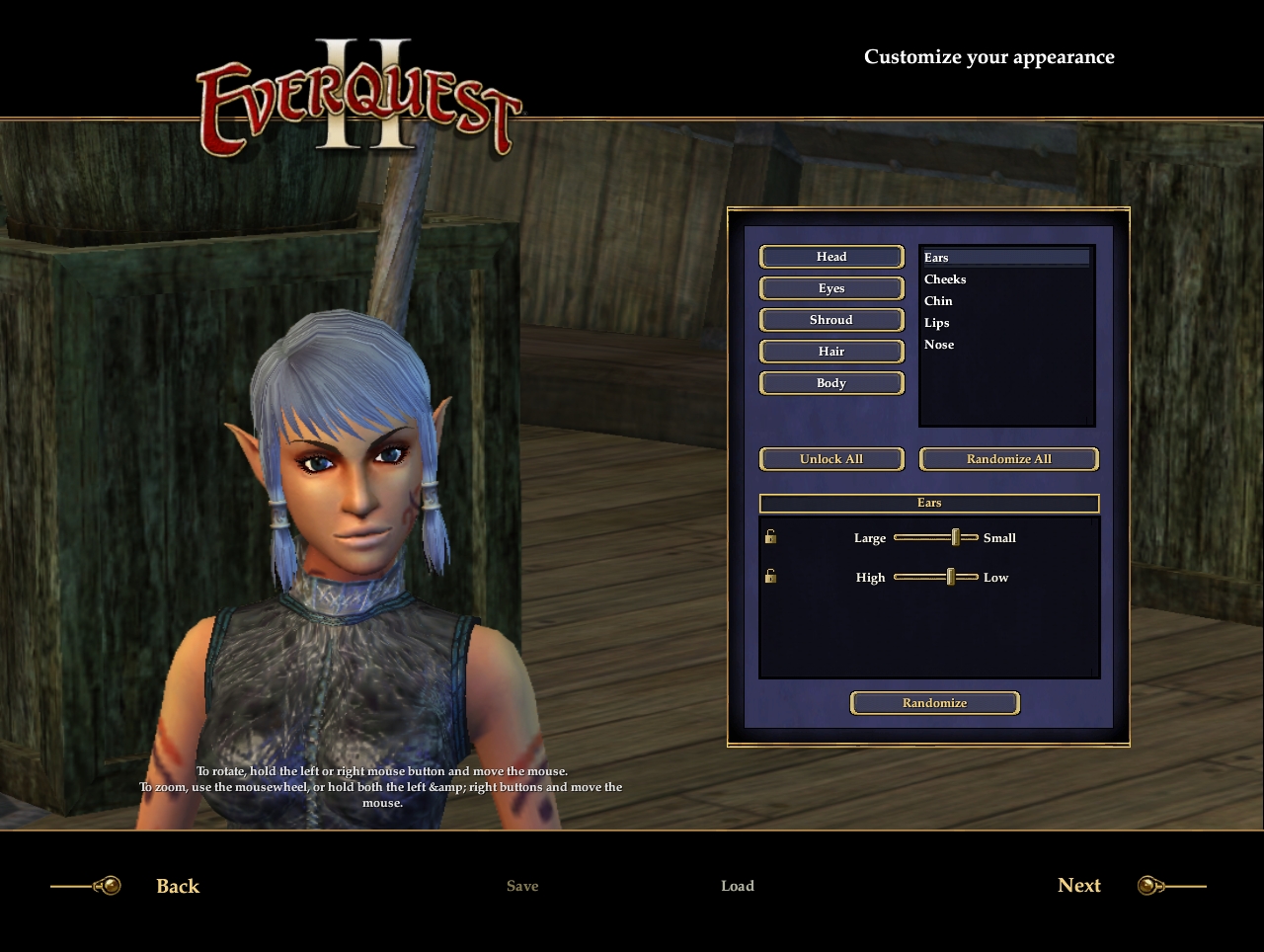Choose the Body category
1264x952 pixels.
point(831,383)
